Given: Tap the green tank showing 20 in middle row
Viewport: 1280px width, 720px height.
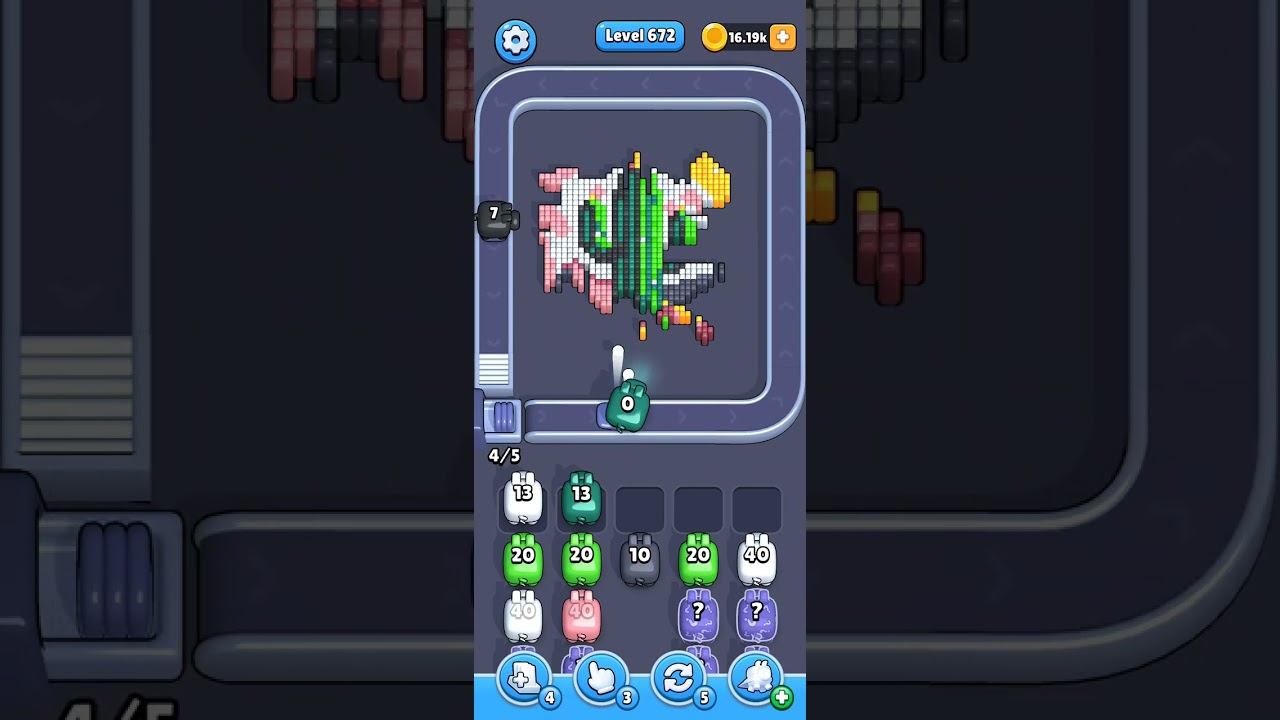Looking at the screenshot, I should [698, 558].
